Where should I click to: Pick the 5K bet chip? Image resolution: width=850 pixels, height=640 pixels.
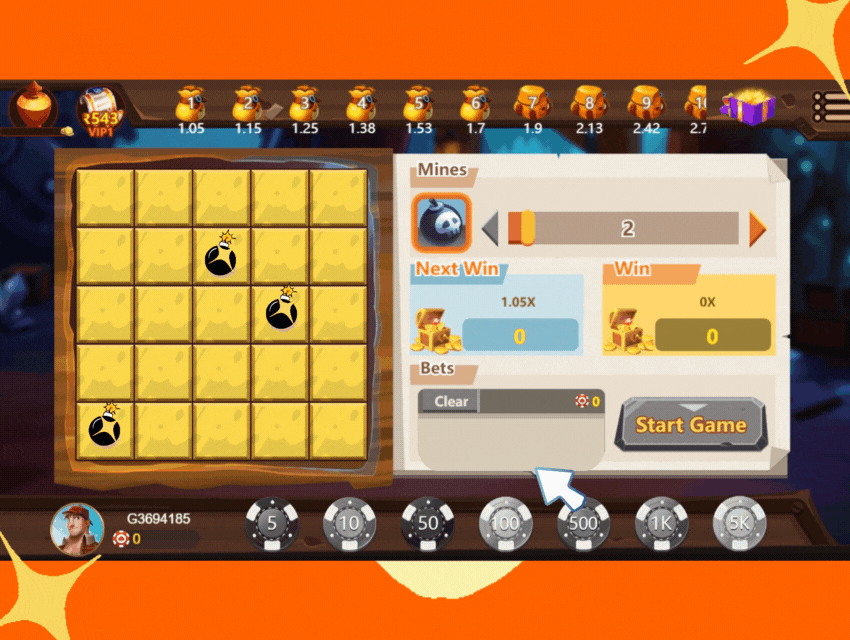tap(739, 523)
